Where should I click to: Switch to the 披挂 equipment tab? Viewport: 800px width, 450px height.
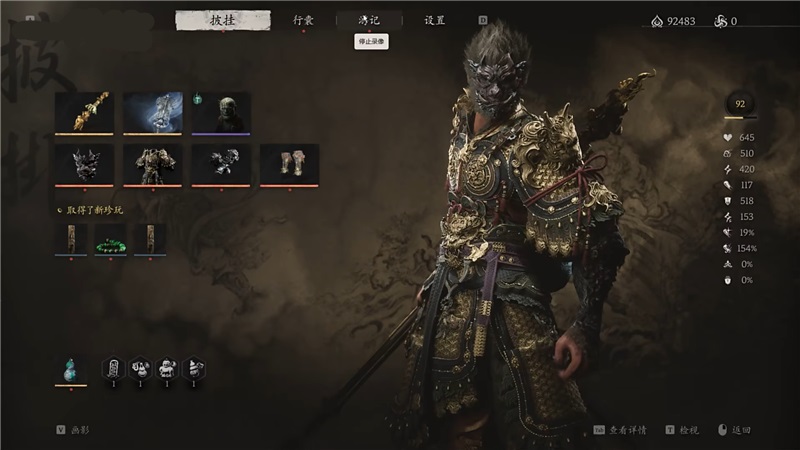pos(222,20)
